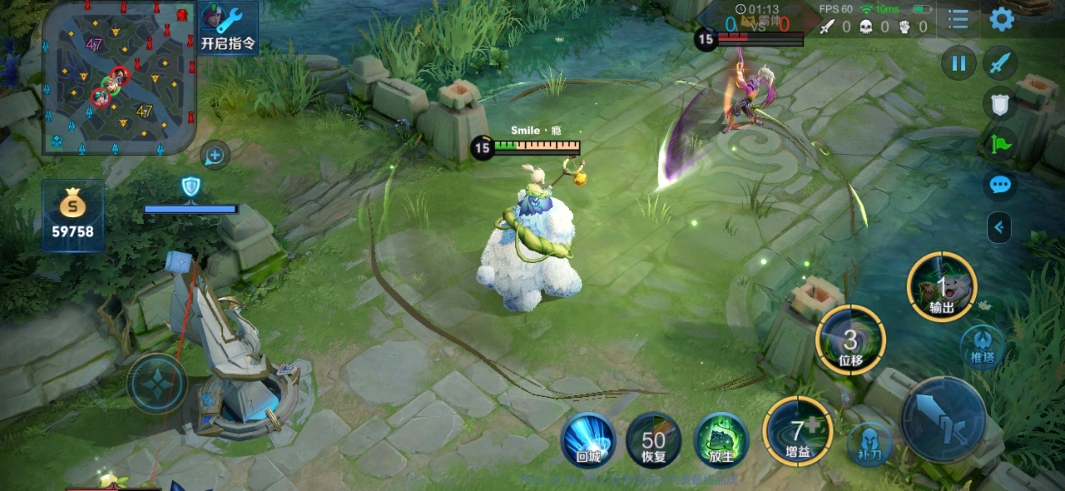Screen dimensions: 1065x491
Task: Open the settings gear
Action: tap(1001, 19)
